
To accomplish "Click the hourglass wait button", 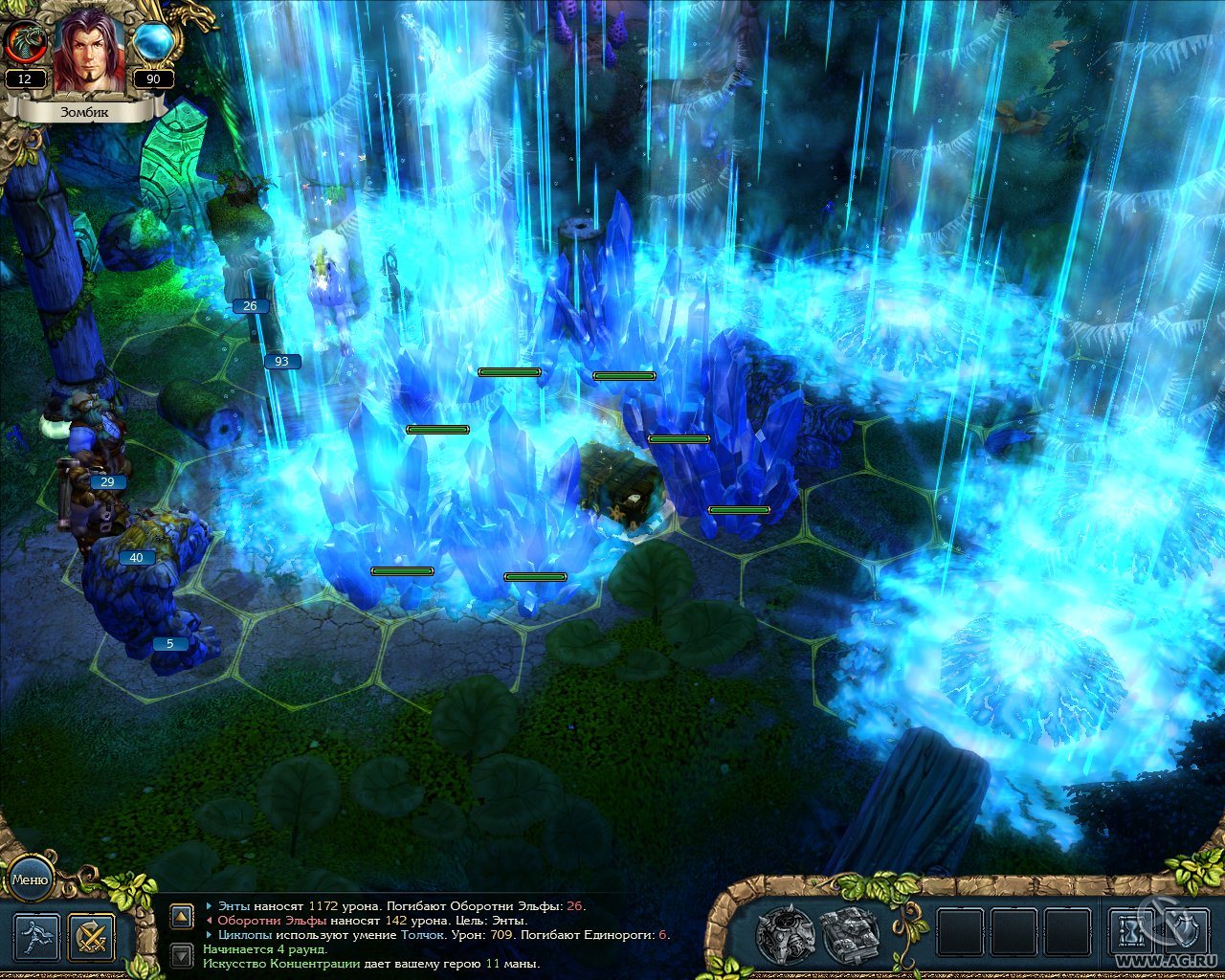I will (1132, 932).
